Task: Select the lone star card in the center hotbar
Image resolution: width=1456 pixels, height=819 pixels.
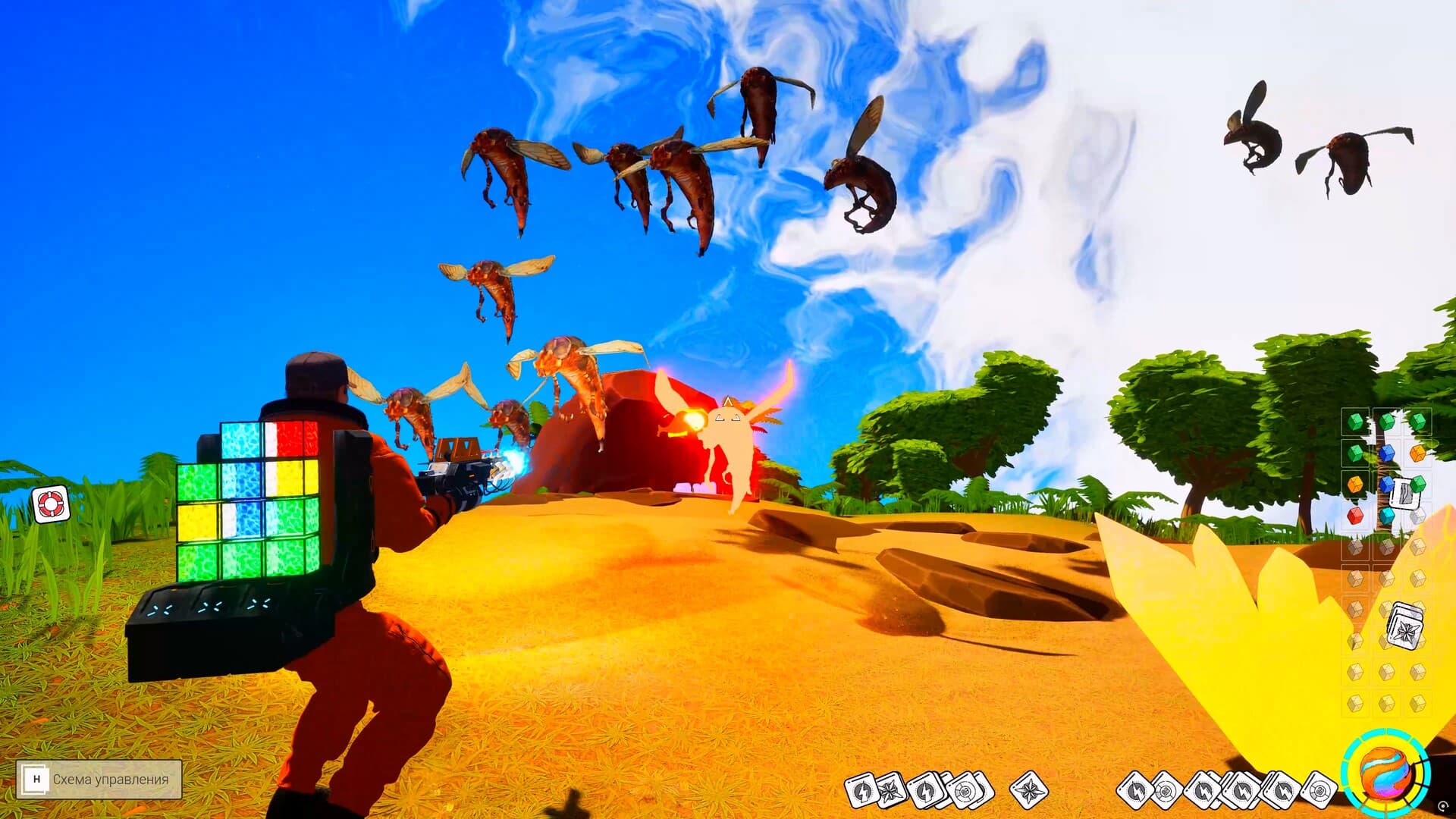Action: 1028,791
